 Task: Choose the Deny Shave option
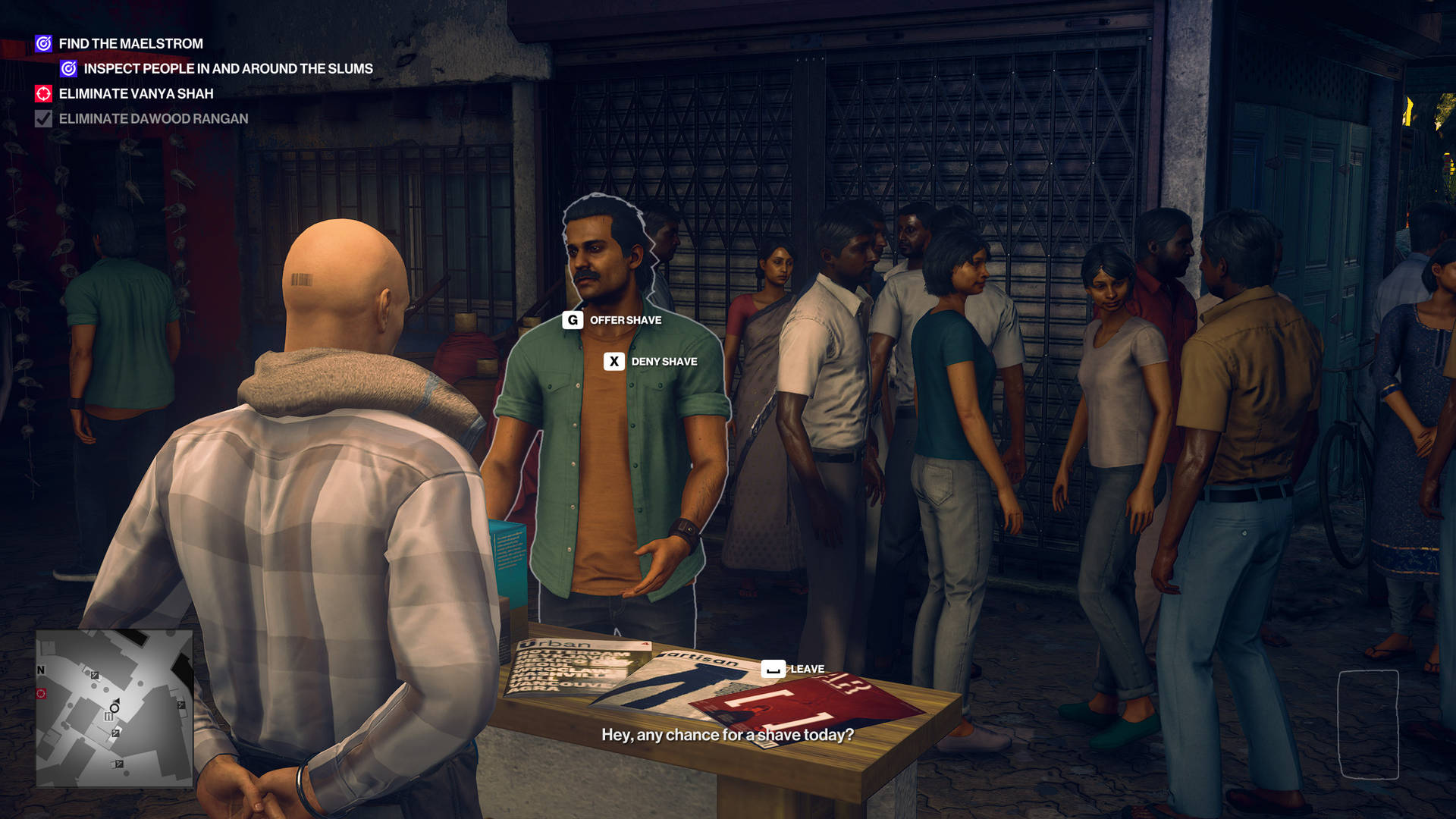(x=664, y=362)
